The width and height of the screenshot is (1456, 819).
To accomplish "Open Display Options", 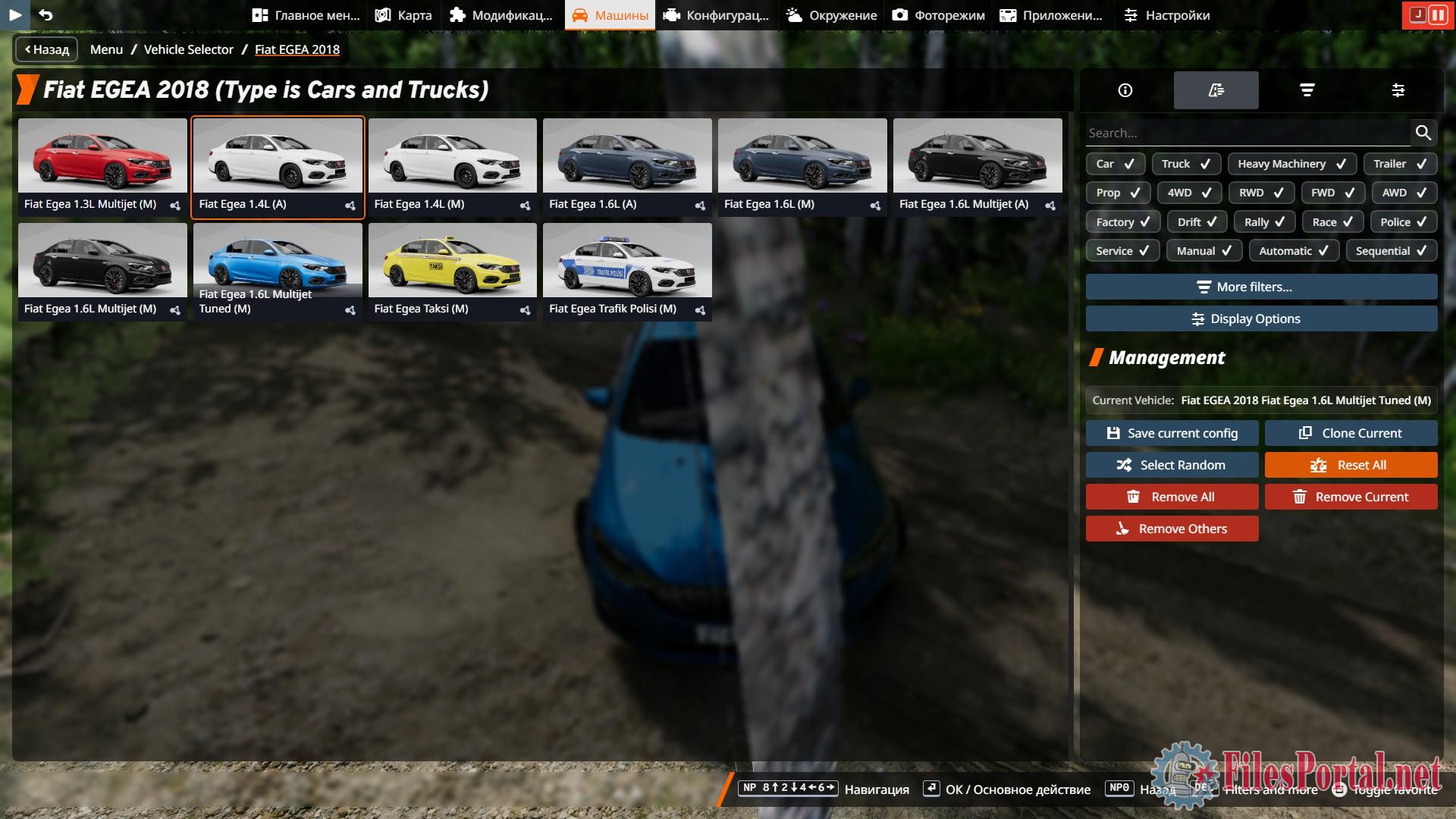I will (1261, 318).
